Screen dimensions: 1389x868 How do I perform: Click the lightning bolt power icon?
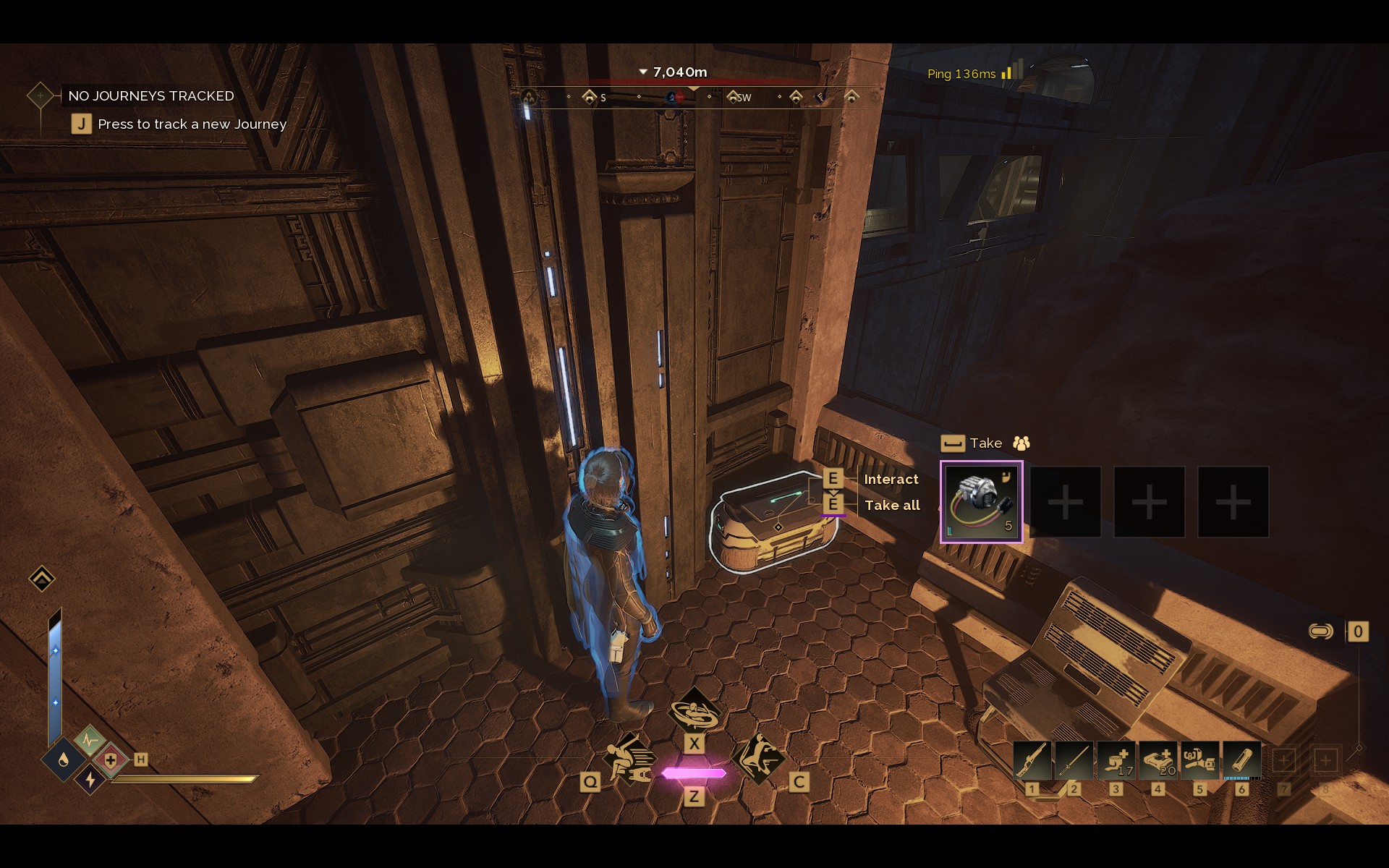tap(90, 779)
